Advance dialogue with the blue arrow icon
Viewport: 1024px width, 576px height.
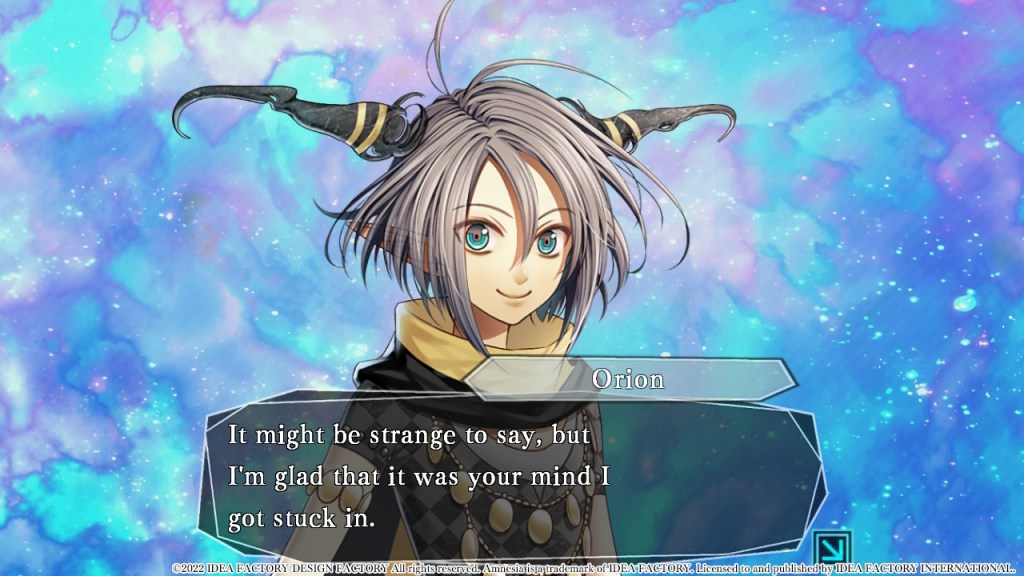click(x=832, y=547)
